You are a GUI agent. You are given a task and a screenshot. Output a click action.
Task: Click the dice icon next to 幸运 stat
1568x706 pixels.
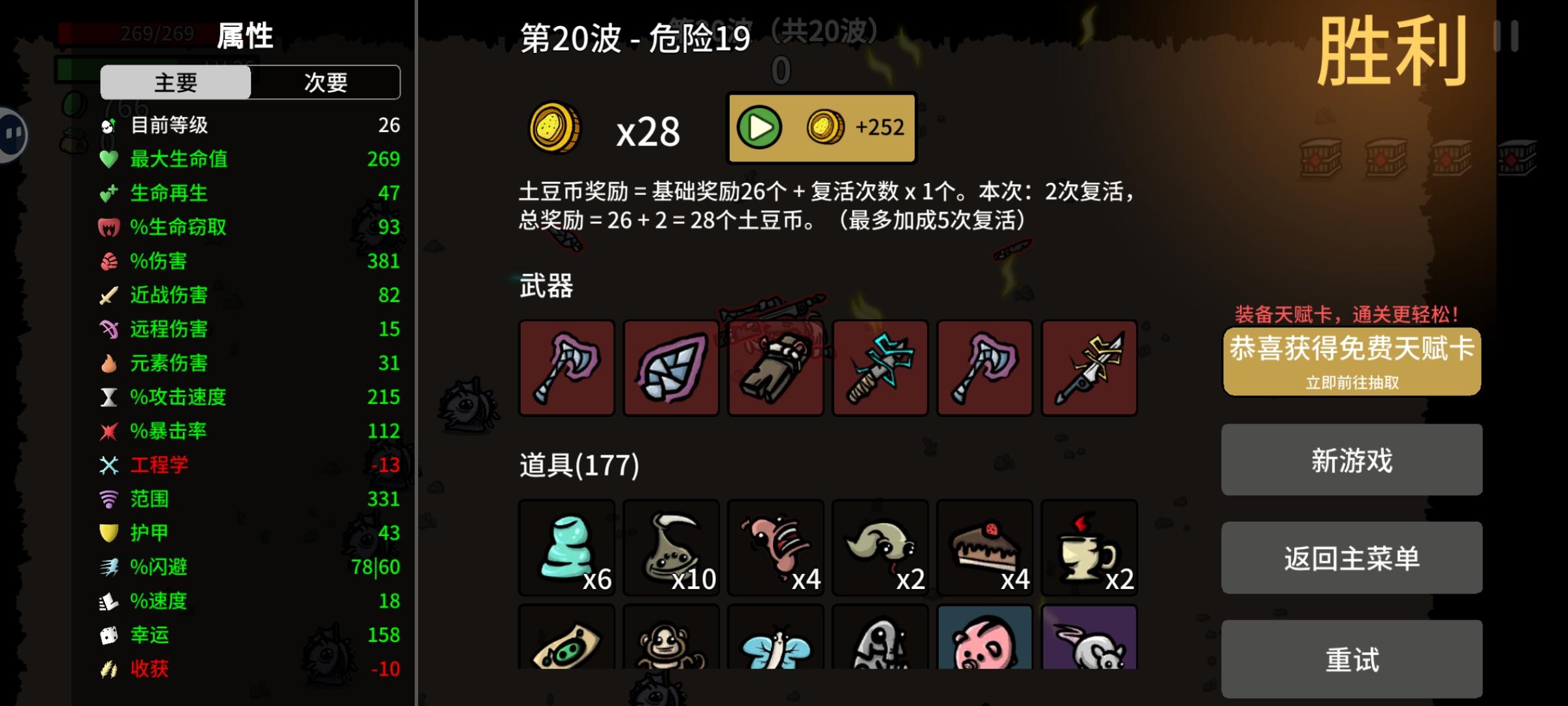pyautogui.click(x=108, y=633)
